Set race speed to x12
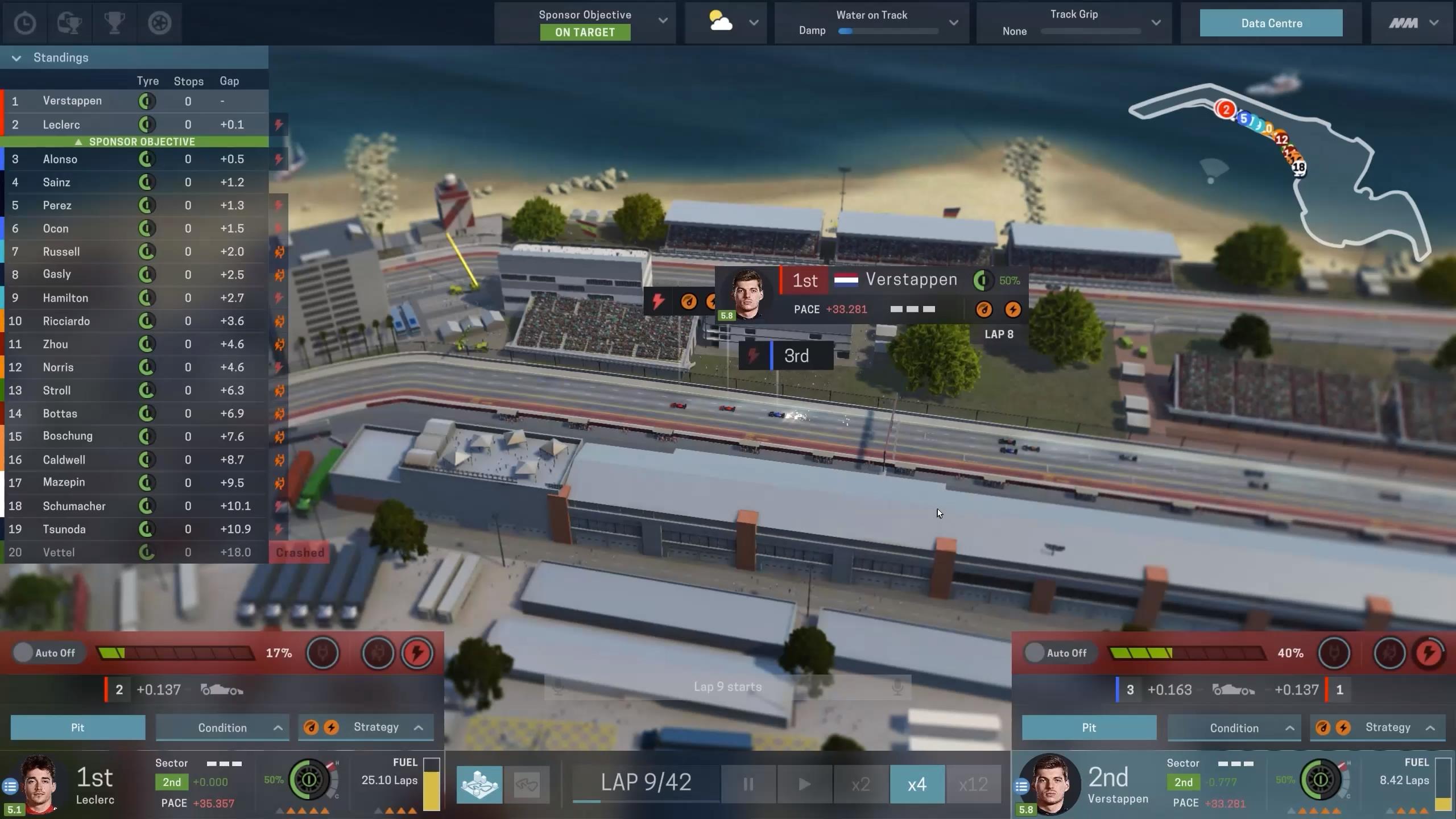1456x819 pixels. click(973, 784)
